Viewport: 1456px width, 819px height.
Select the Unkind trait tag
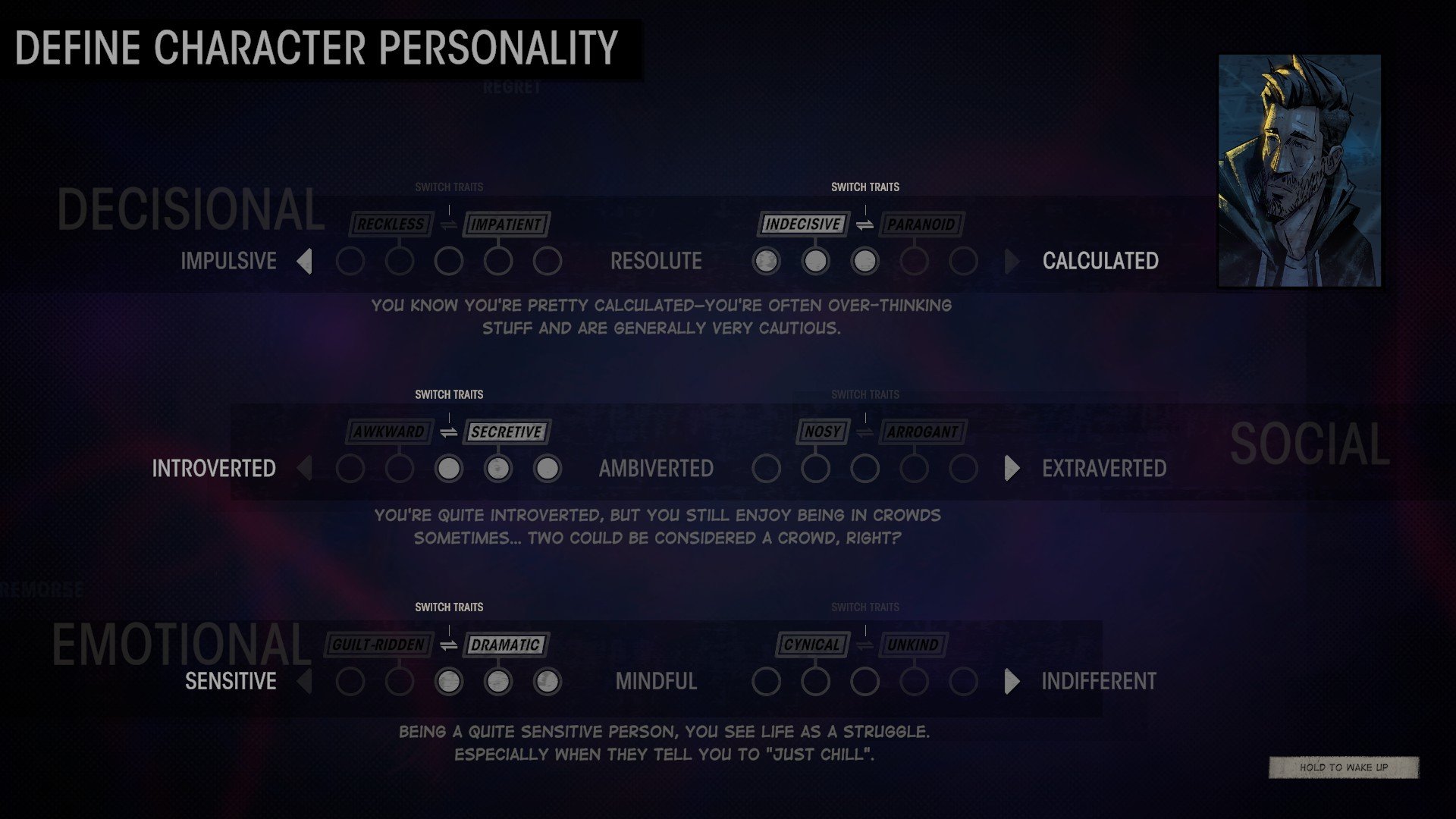(913, 645)
